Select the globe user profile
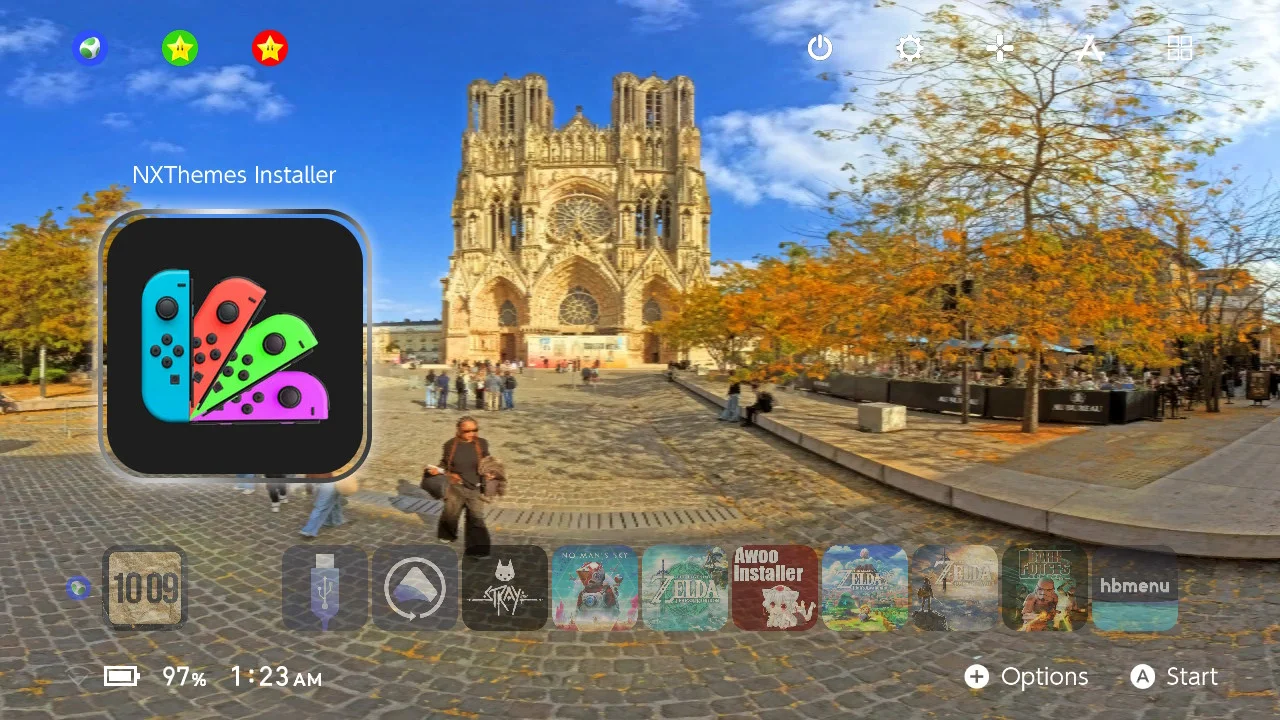This screenshot has height=720, width=1280. coord(90,47)
